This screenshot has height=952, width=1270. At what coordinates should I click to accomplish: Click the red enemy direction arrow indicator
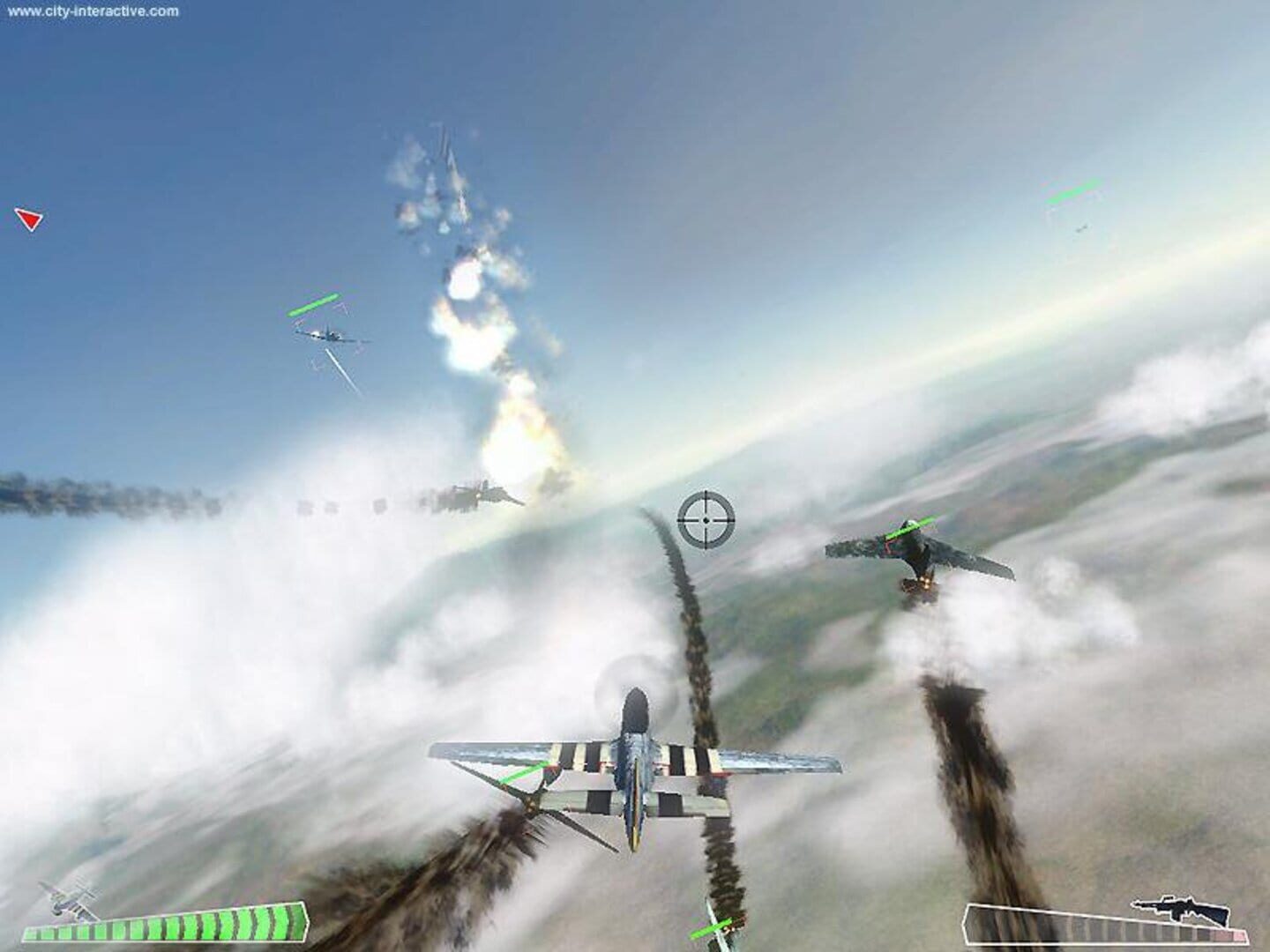(x=29, y=220)
